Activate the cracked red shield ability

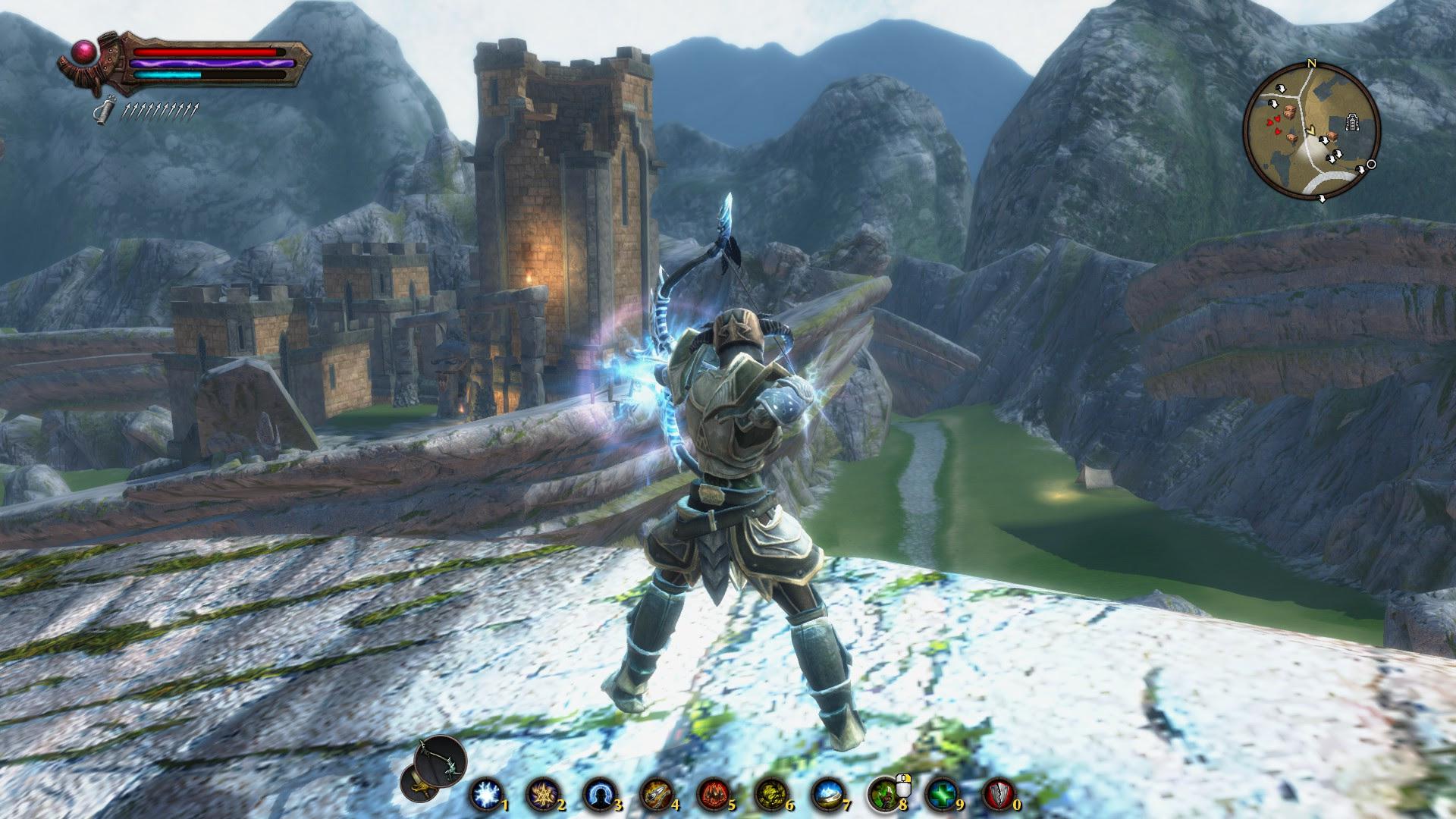click(x=997, y=795)
